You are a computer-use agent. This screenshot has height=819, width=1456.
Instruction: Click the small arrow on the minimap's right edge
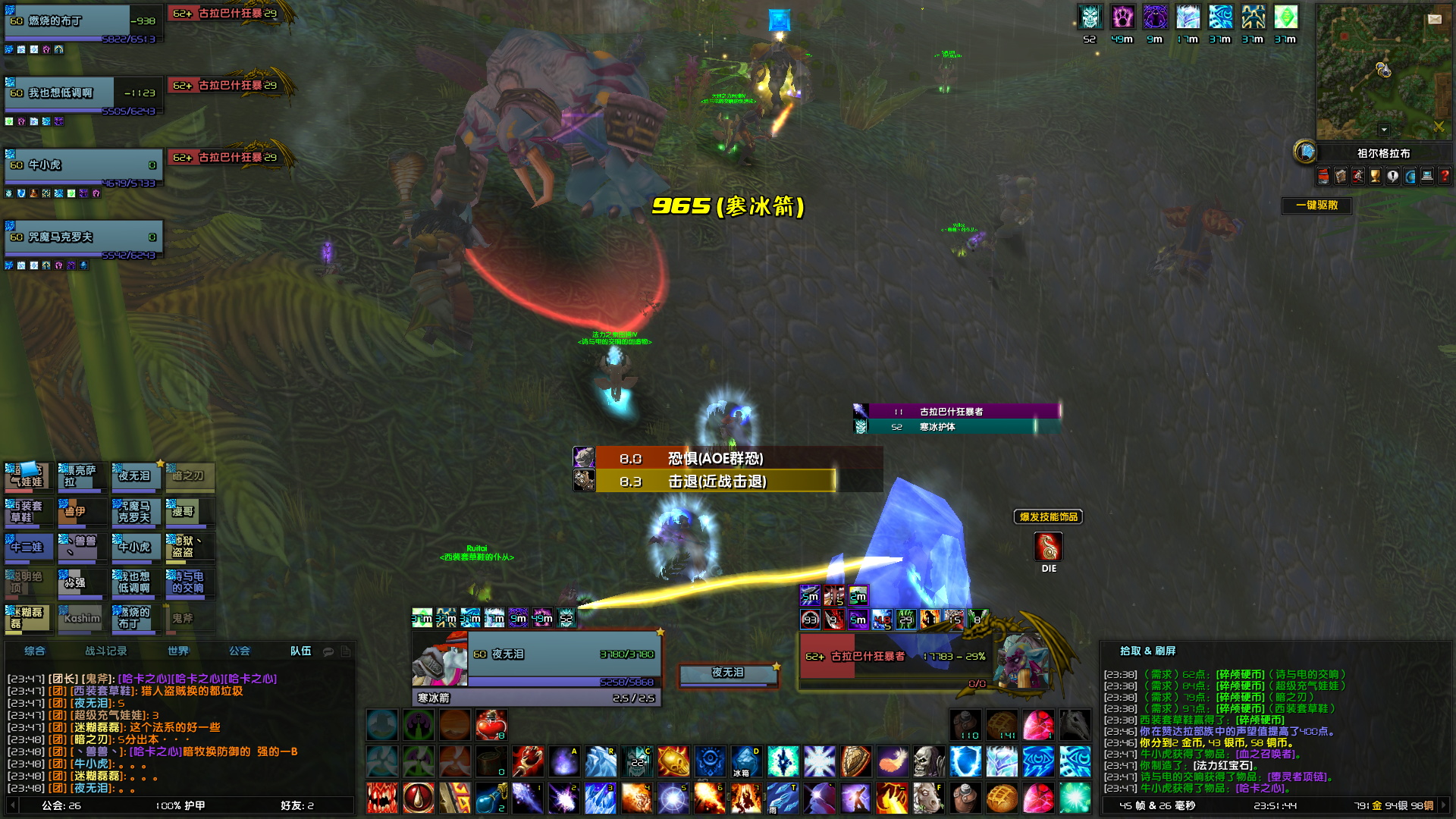(1446, 39)
